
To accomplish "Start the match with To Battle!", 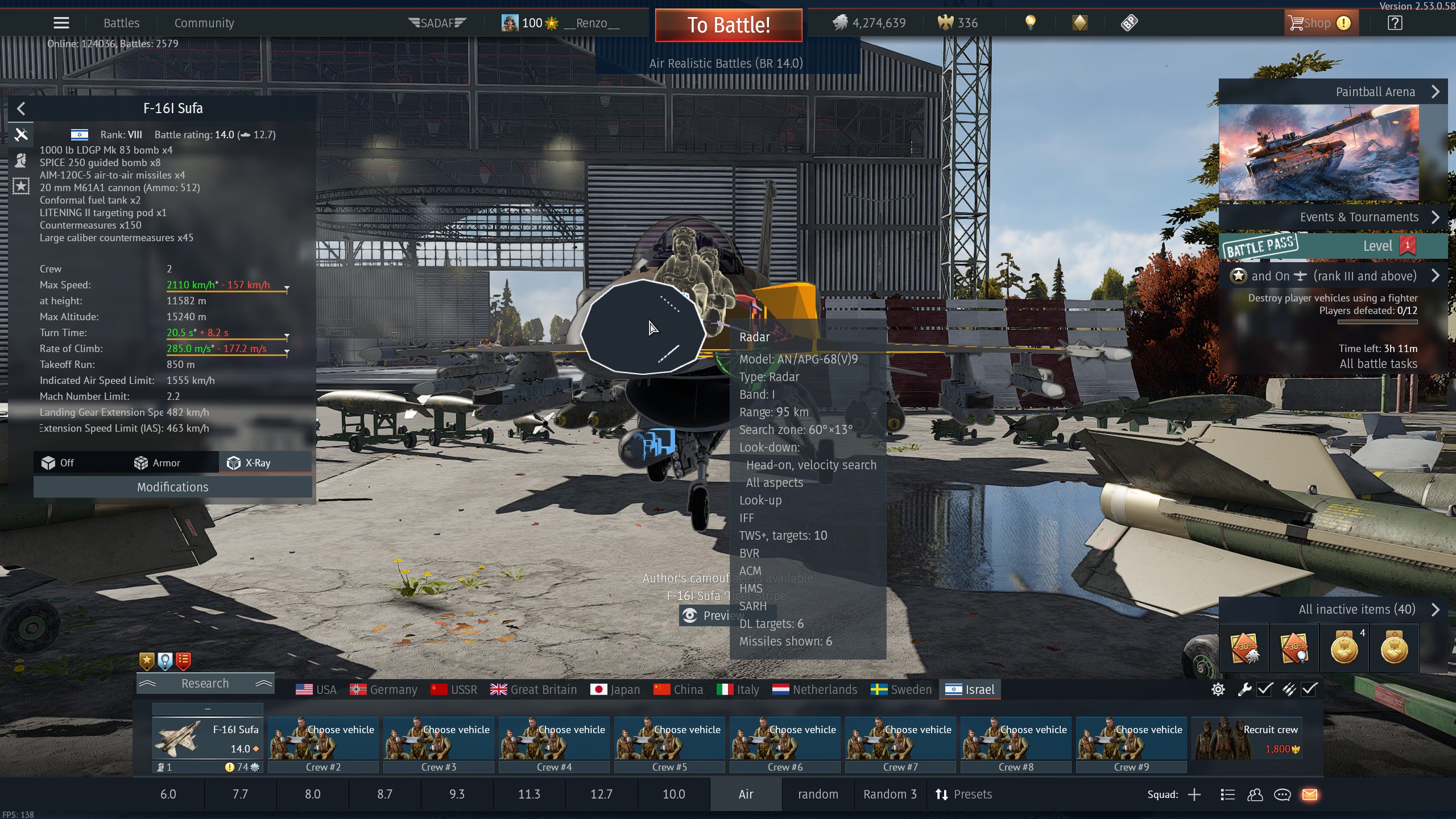I will (728, 25).
